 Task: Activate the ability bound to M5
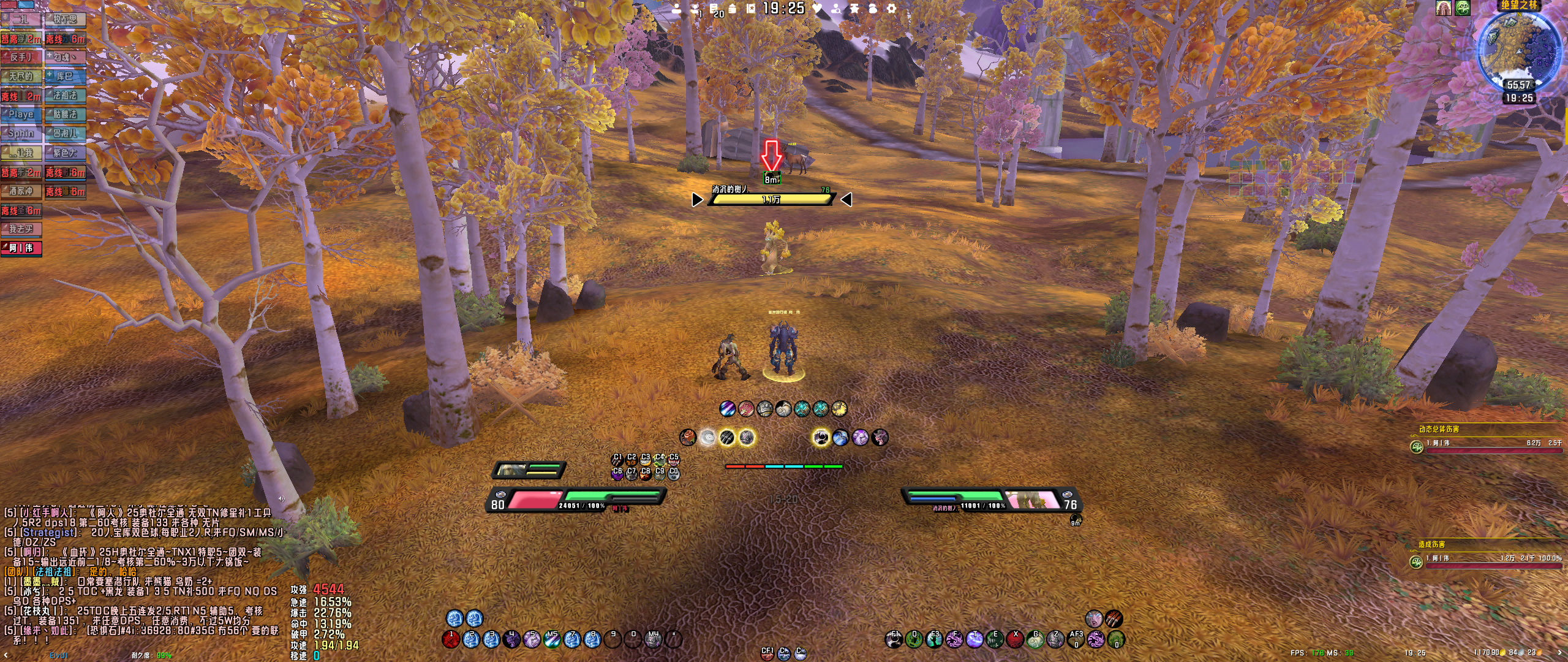552,640
